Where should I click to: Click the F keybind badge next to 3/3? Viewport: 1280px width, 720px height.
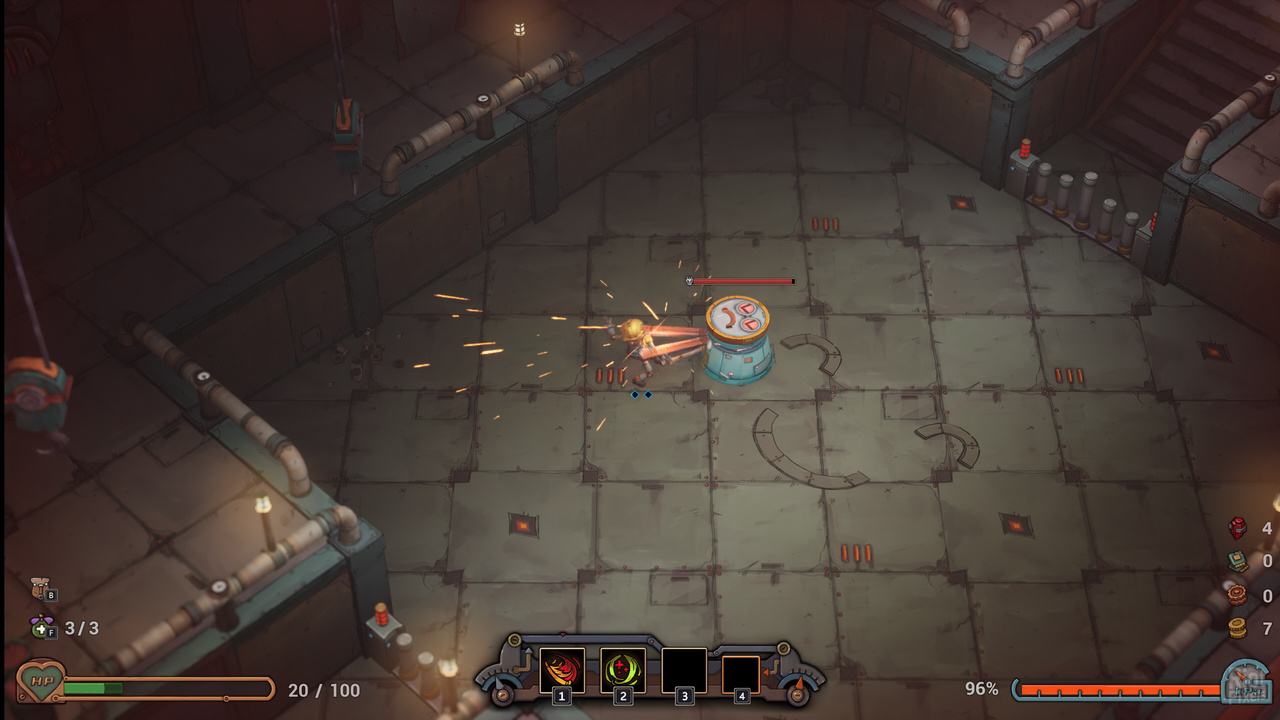[51, 631]
